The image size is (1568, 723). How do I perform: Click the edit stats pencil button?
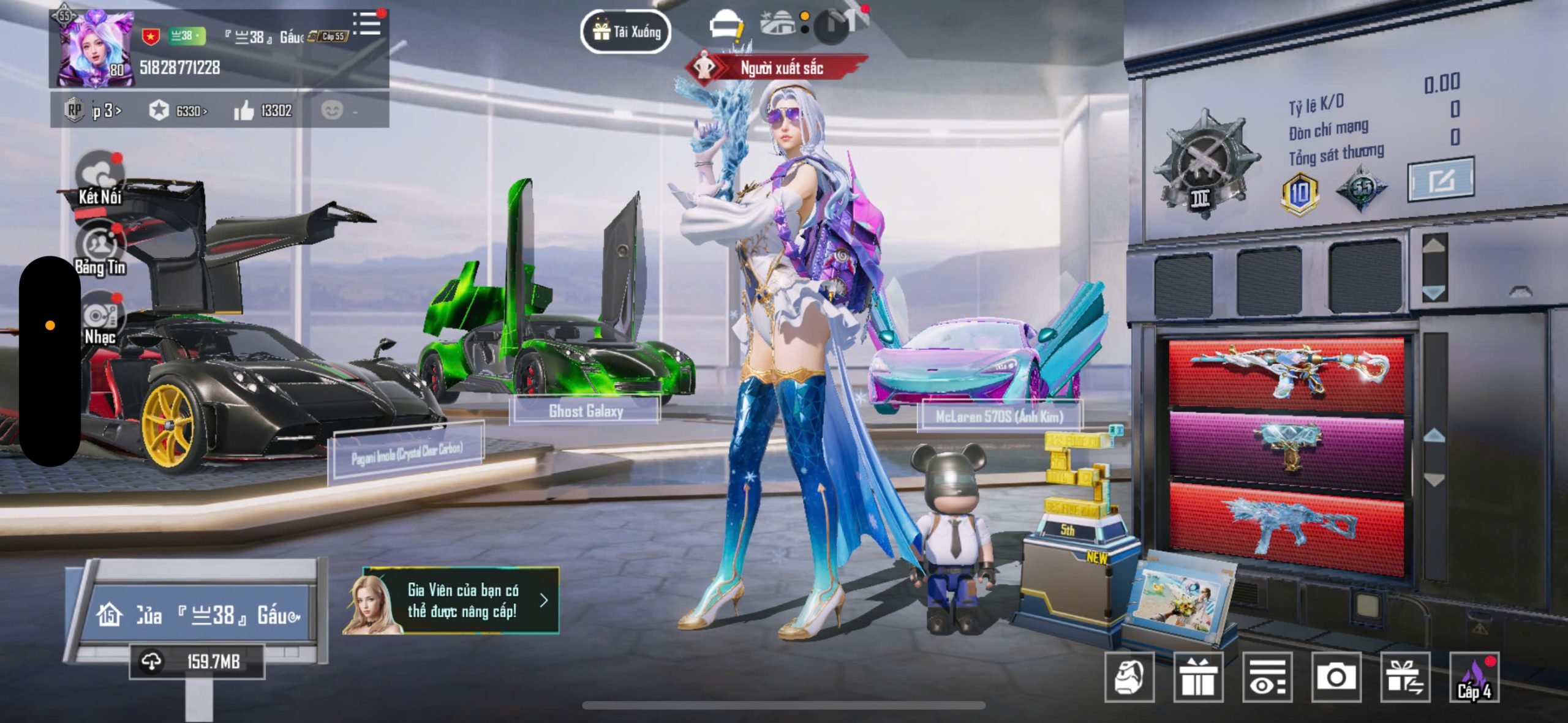point(1440,180)
